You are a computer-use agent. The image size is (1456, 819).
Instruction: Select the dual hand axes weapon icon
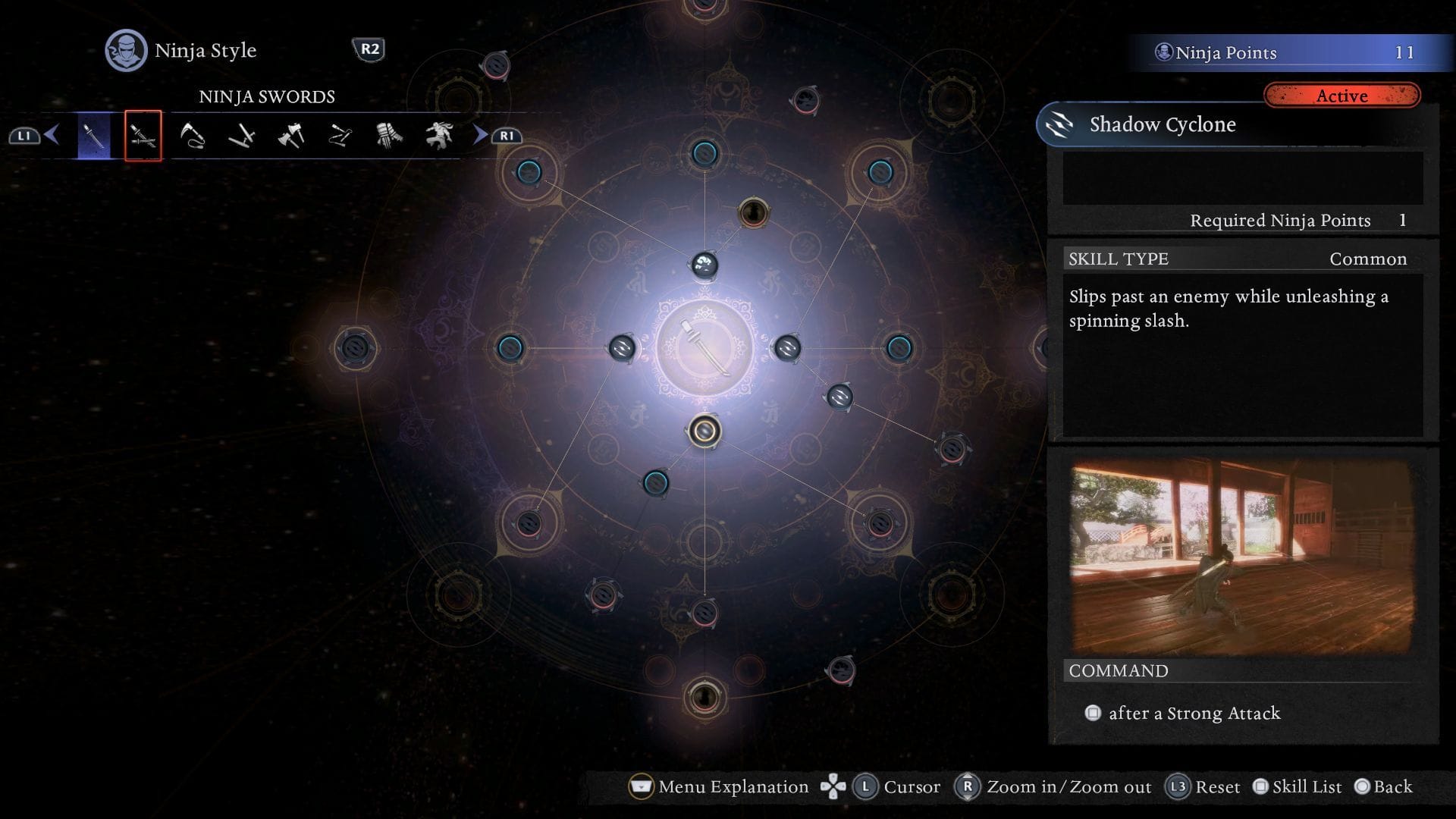(292, 135)
